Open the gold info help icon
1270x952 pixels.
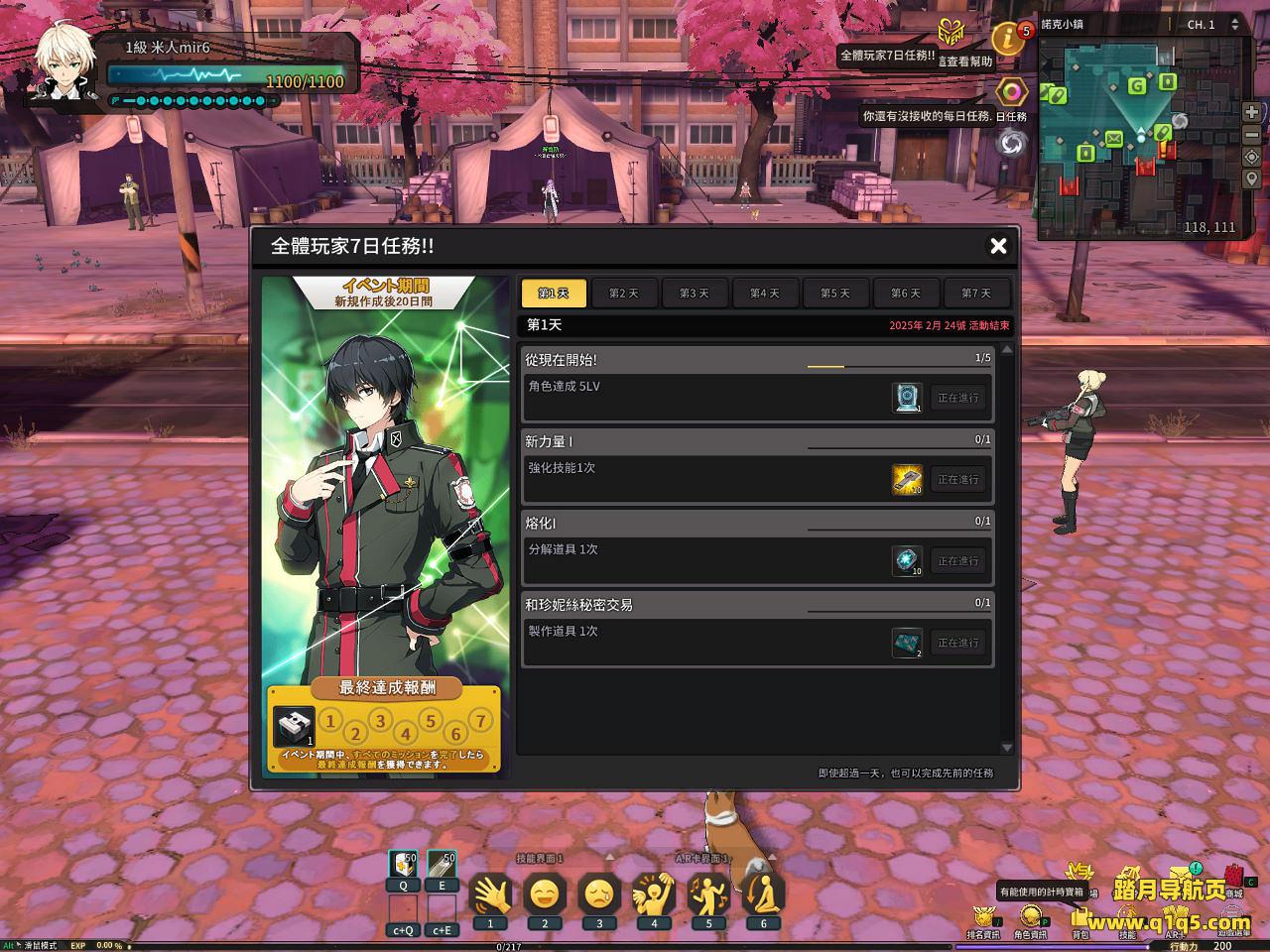pyautogui.click(x=1009, y=39)
